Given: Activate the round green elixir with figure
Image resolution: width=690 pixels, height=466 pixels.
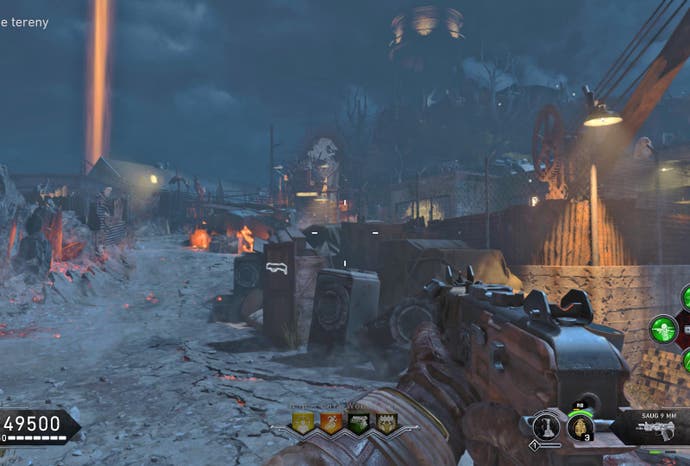Looking at the screenshot, I should coord(663,330).
